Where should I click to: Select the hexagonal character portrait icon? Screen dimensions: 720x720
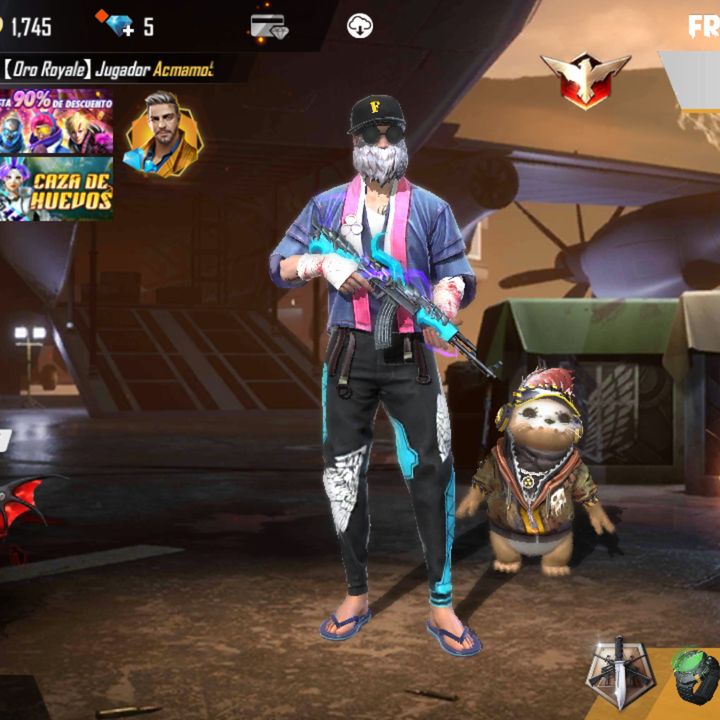click(x=163, y=136)
